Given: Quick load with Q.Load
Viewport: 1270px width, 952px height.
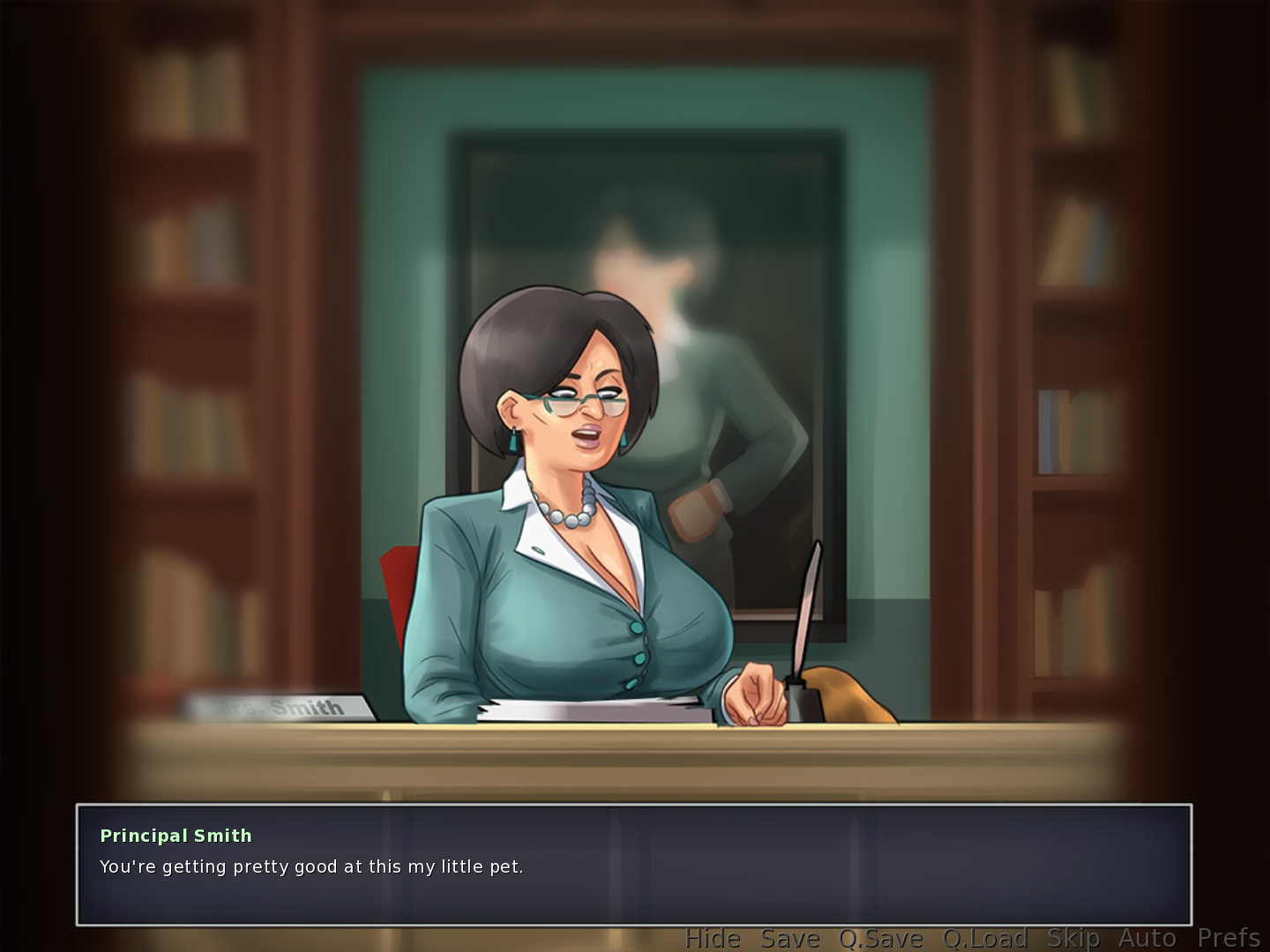Looking at the screenshot, I should pyautogui.click(x=985, y=938).
